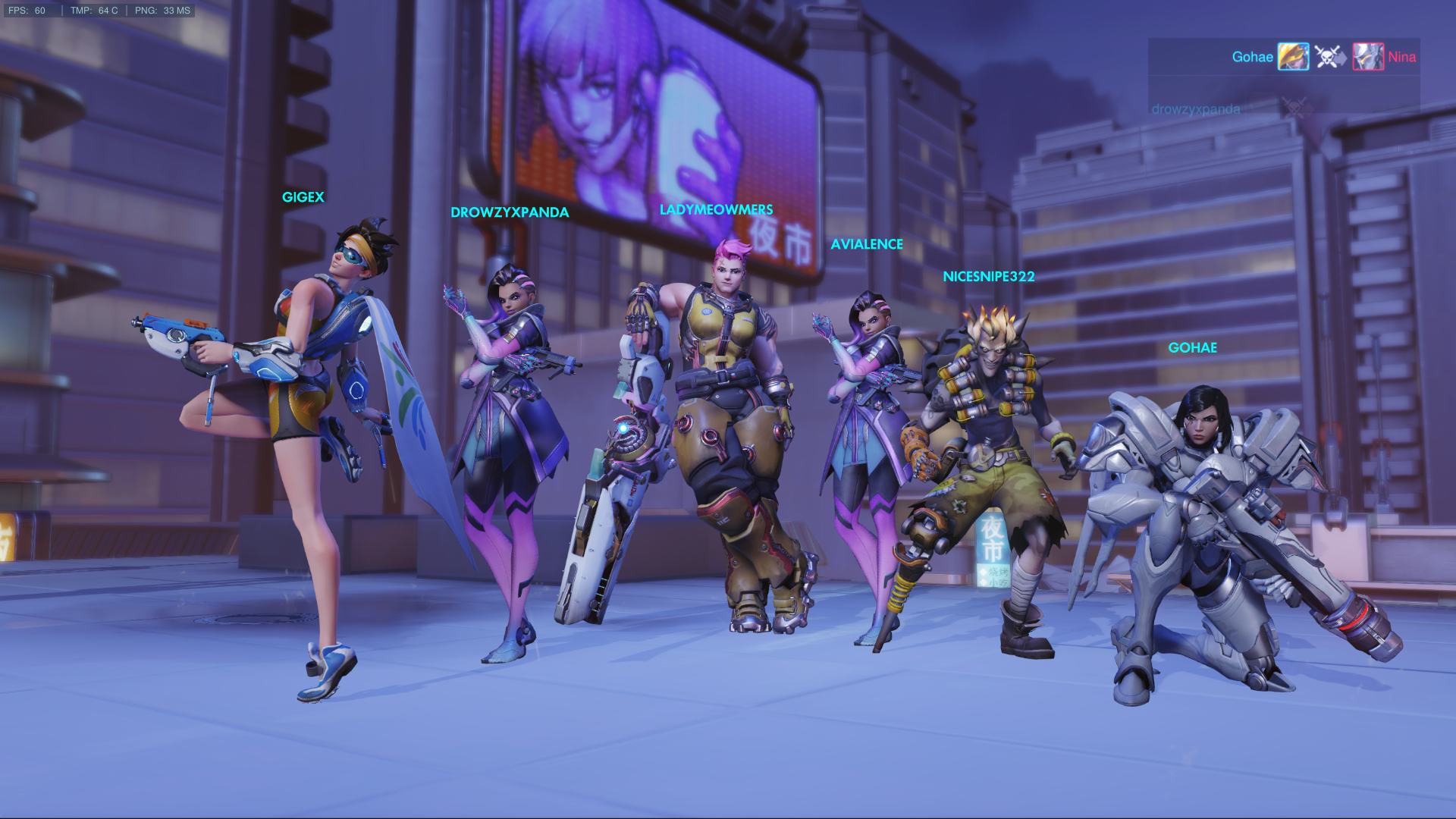Click the crossed swords icon beside drowzyxpanda
Viewport: 1456px width, 819px height.
[x=1294, y=106]
